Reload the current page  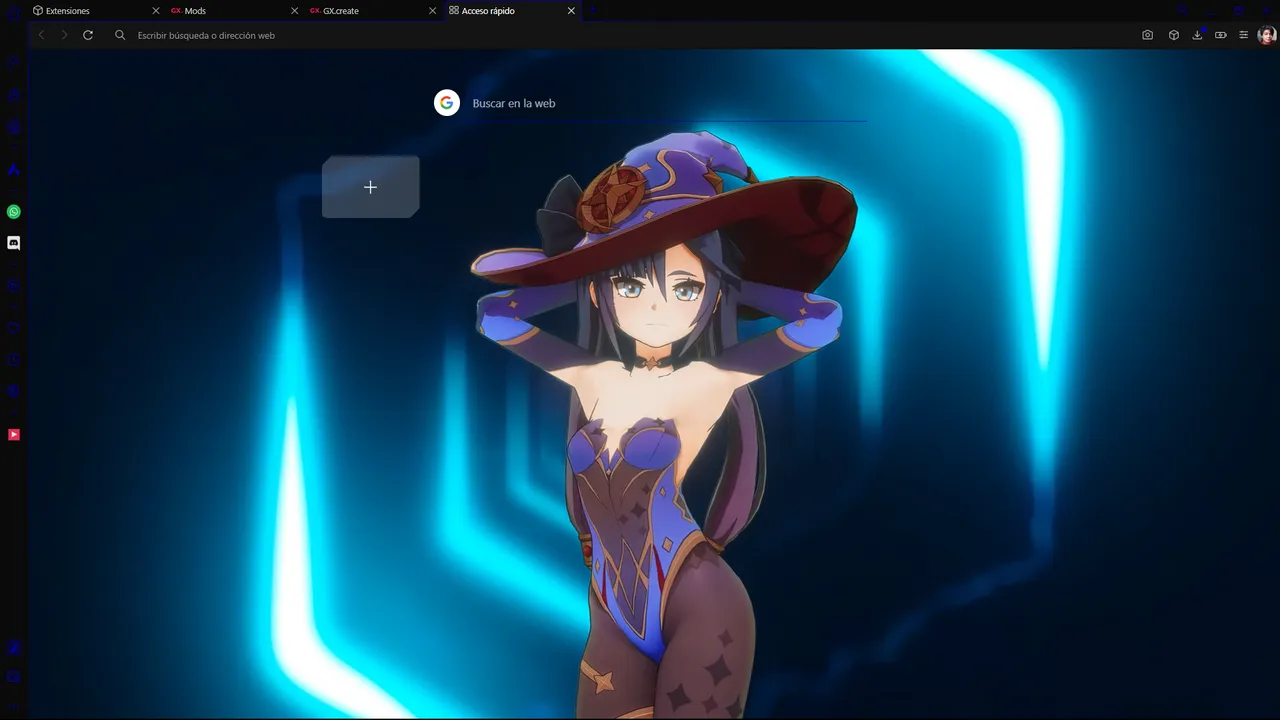(88, 35)
